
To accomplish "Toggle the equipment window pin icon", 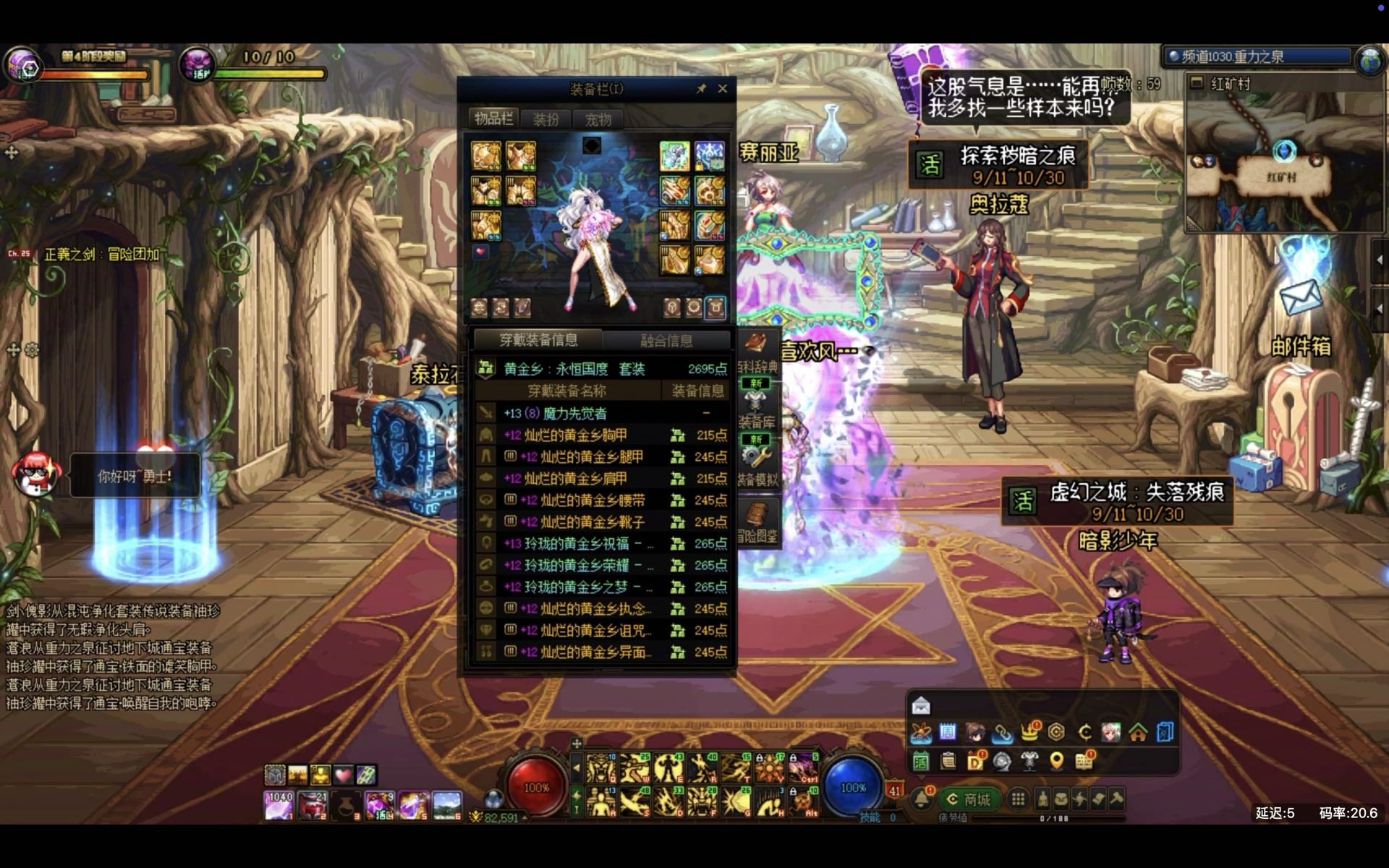I will coord(700,88).
